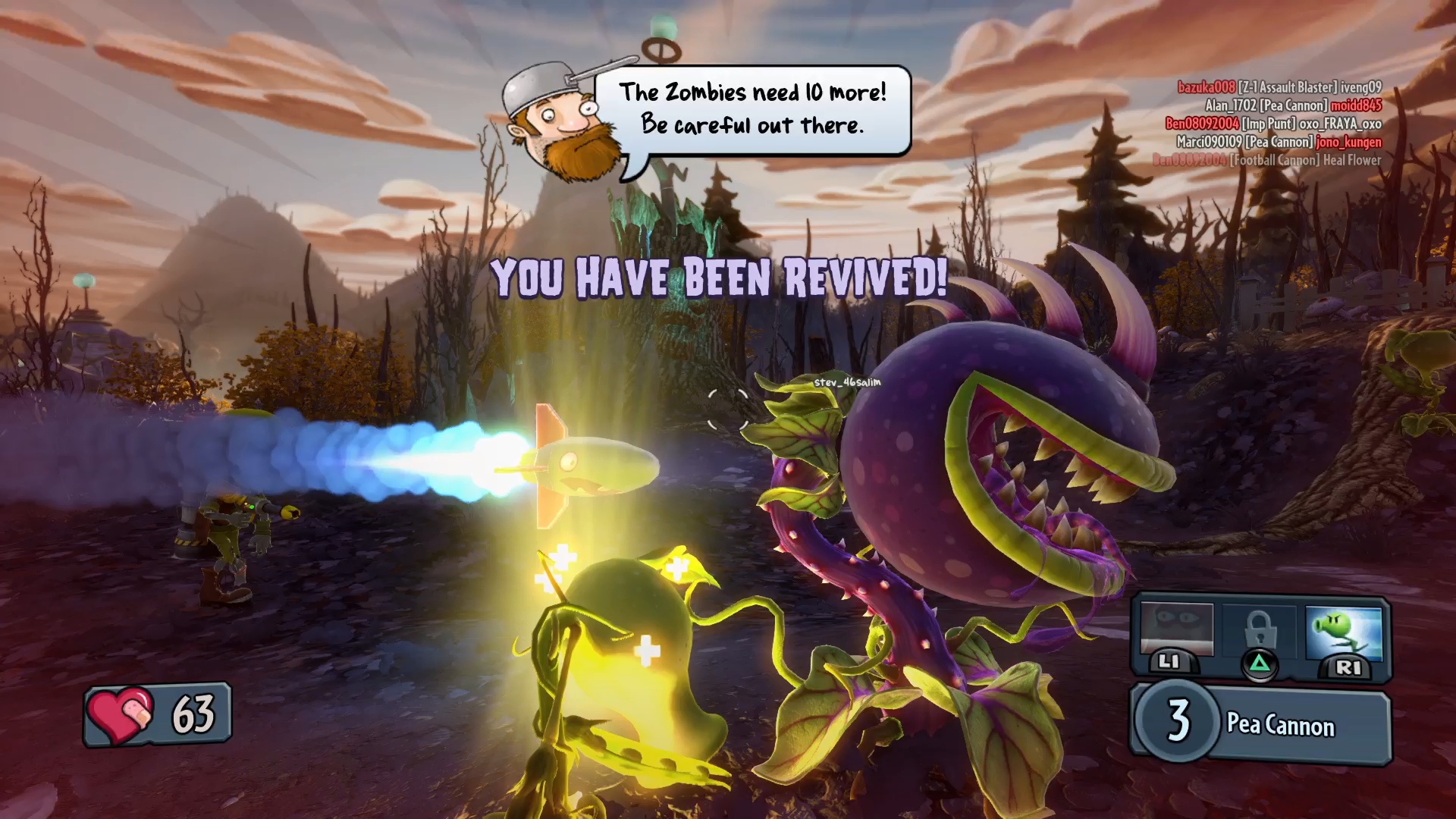Click the bazuka008 Z-1 Assault Blaster feed entry
The width and height of the screenshot is (1456, 819).
(x=1279, y=87)
